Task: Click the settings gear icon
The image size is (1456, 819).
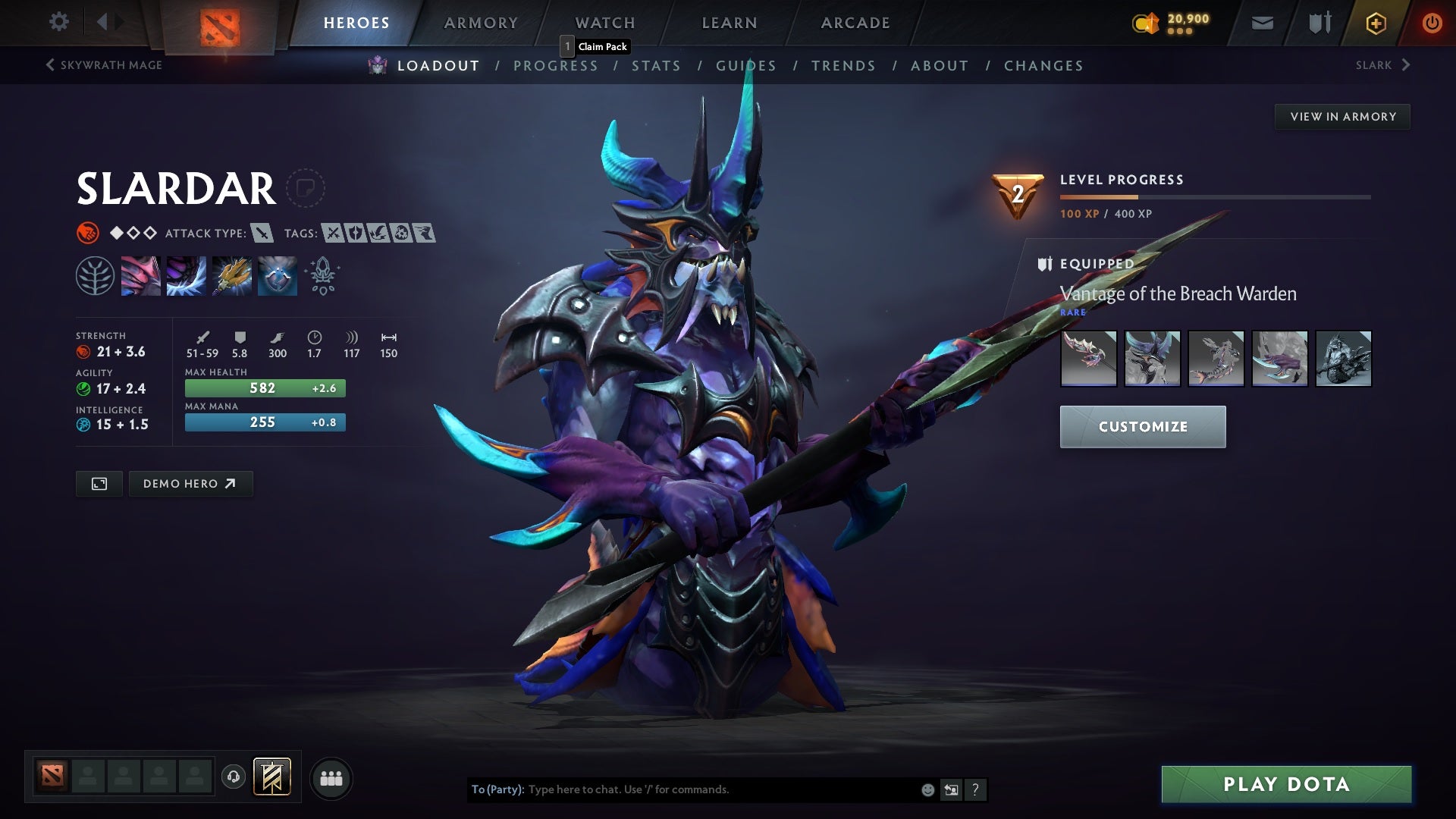Action: pos(59,22)
